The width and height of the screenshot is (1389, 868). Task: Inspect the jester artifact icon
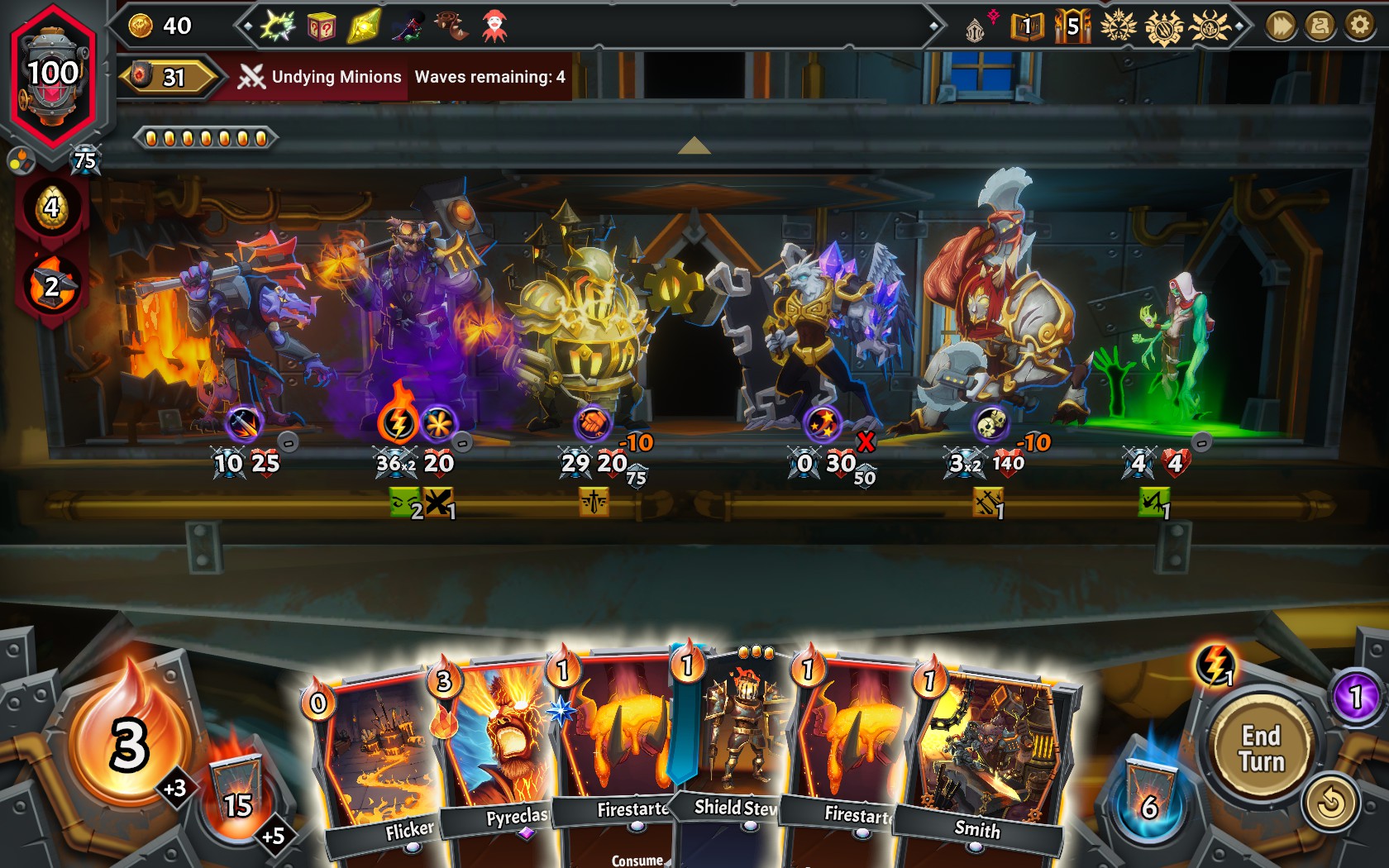pyautogui.click(x=494, y=26)
